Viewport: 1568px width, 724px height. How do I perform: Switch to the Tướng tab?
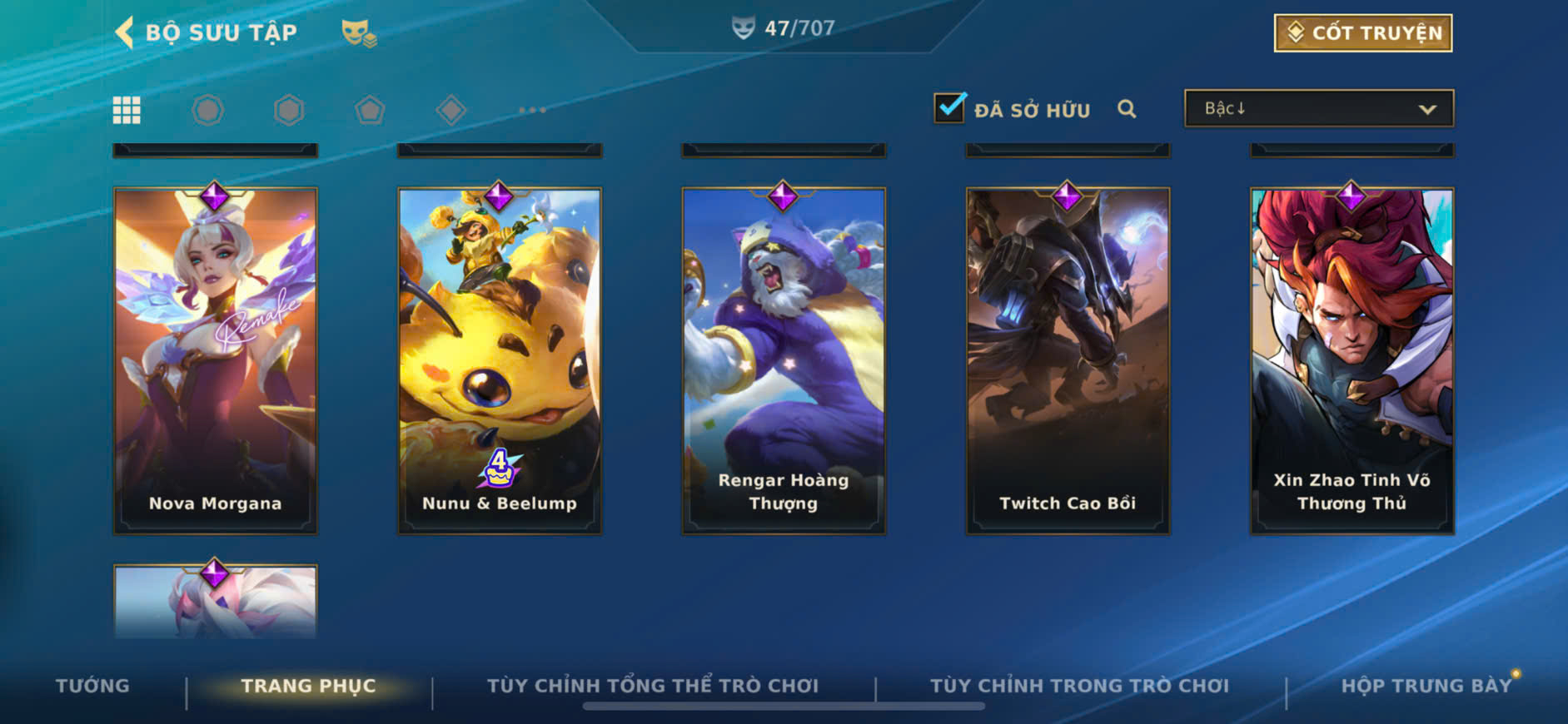92,686
